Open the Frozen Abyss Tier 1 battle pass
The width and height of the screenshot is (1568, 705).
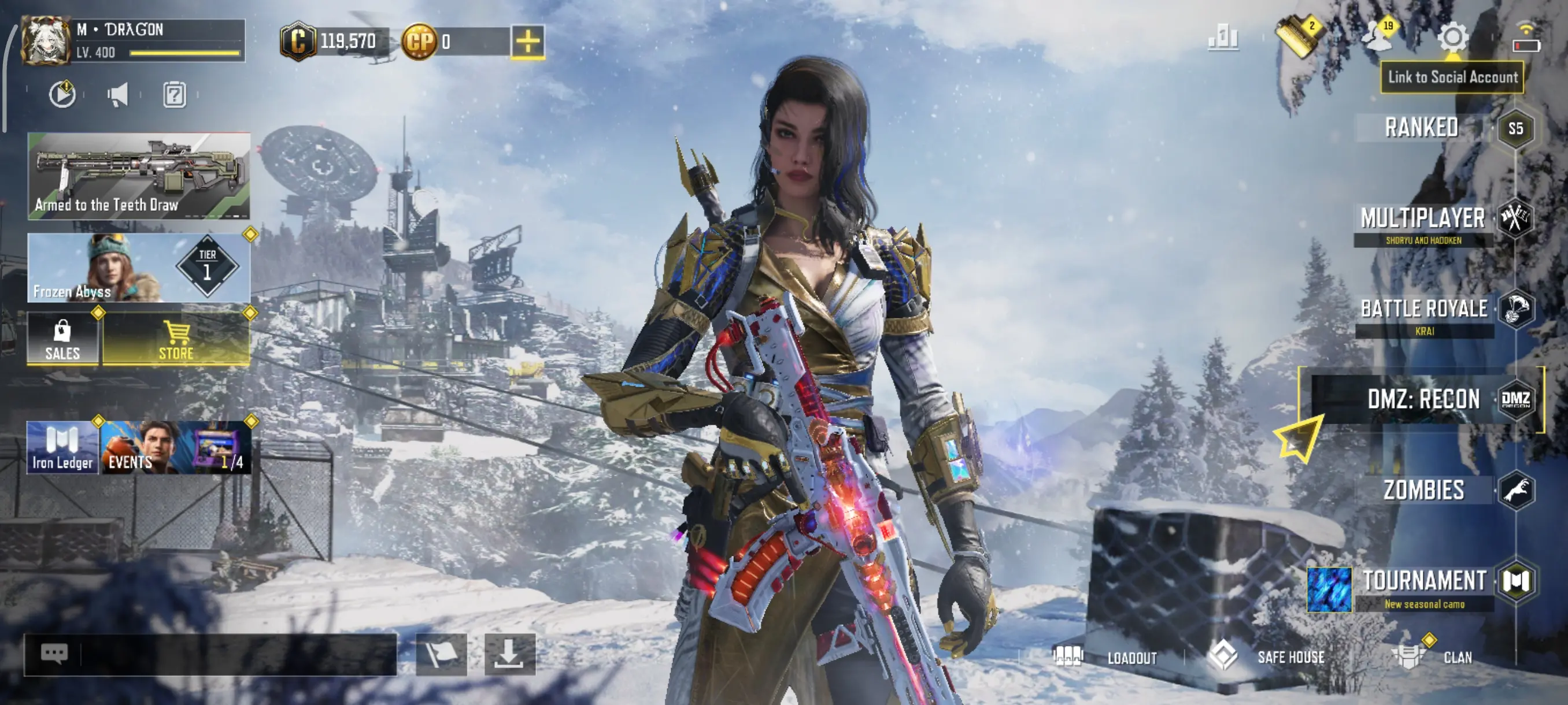point(139,268)
